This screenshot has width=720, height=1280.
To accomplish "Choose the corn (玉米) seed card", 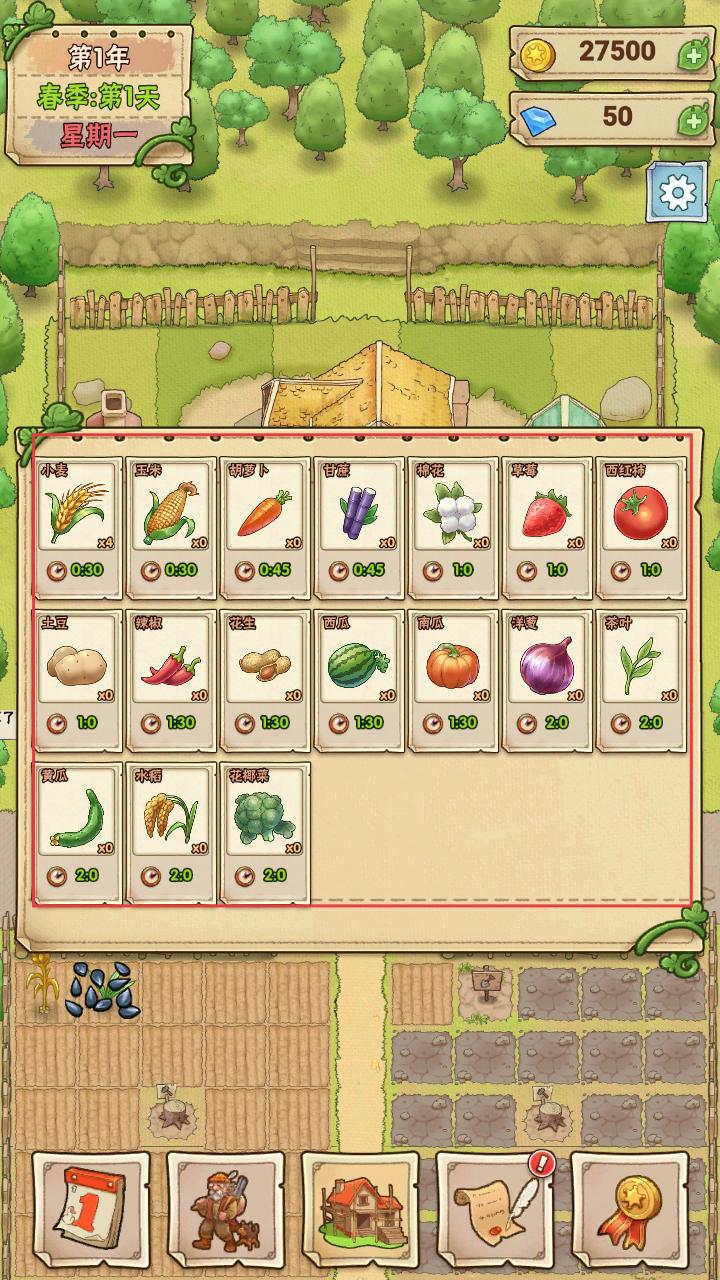I will tap(171, 520).
